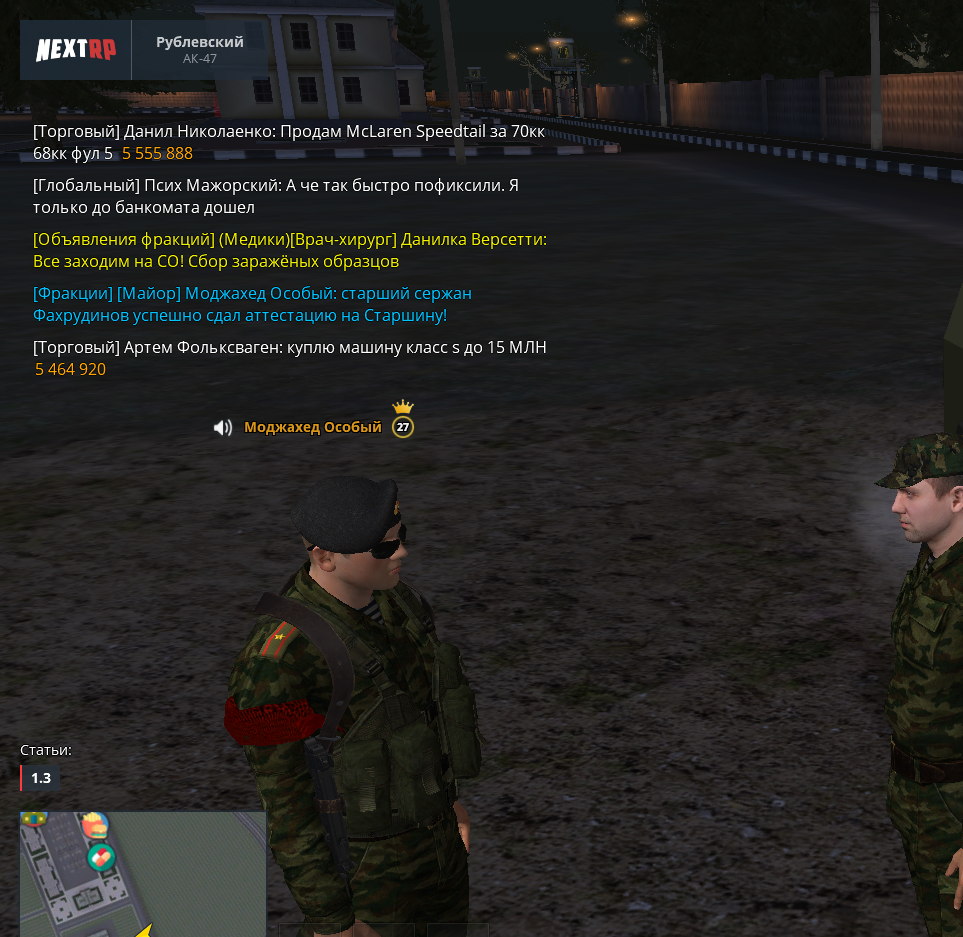Select the blue faction attestation message
The height and width of the screenshot is (937, 963).
pos(252,305)
